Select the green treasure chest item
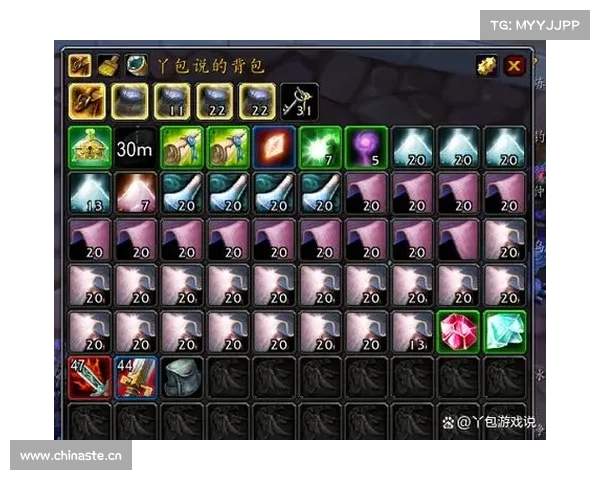The height and width of the screenshot is (480, 600). tap(88, 147)
